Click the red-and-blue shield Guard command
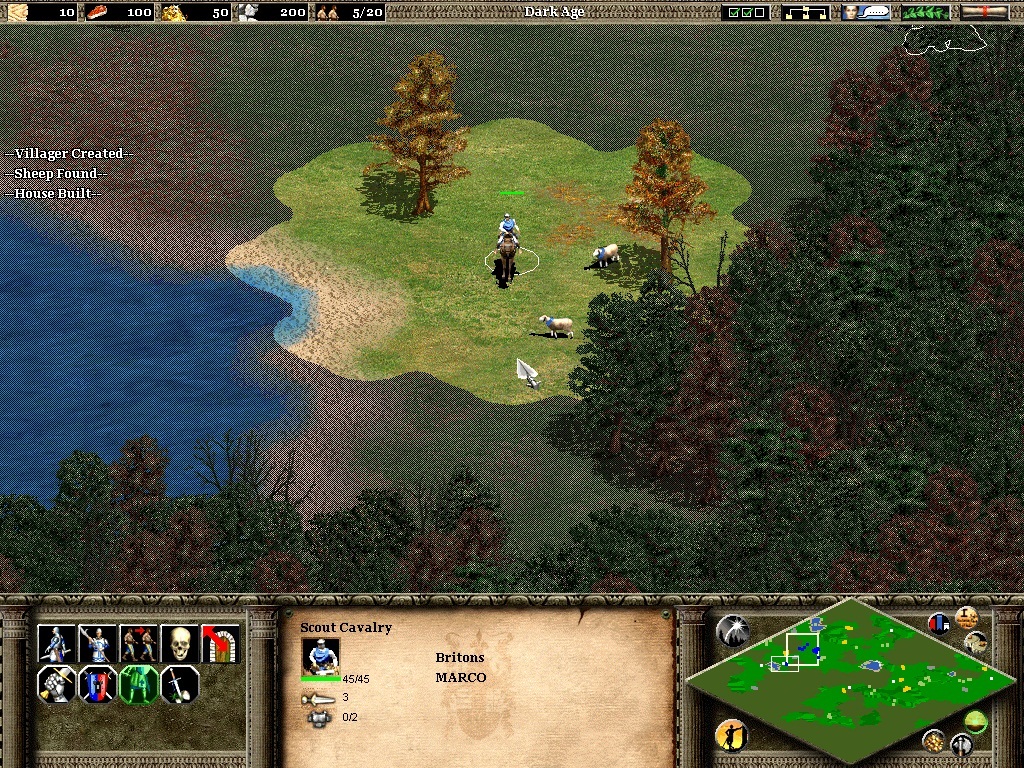This screenshot has width=1024, height=768. (x=97, y=685)
